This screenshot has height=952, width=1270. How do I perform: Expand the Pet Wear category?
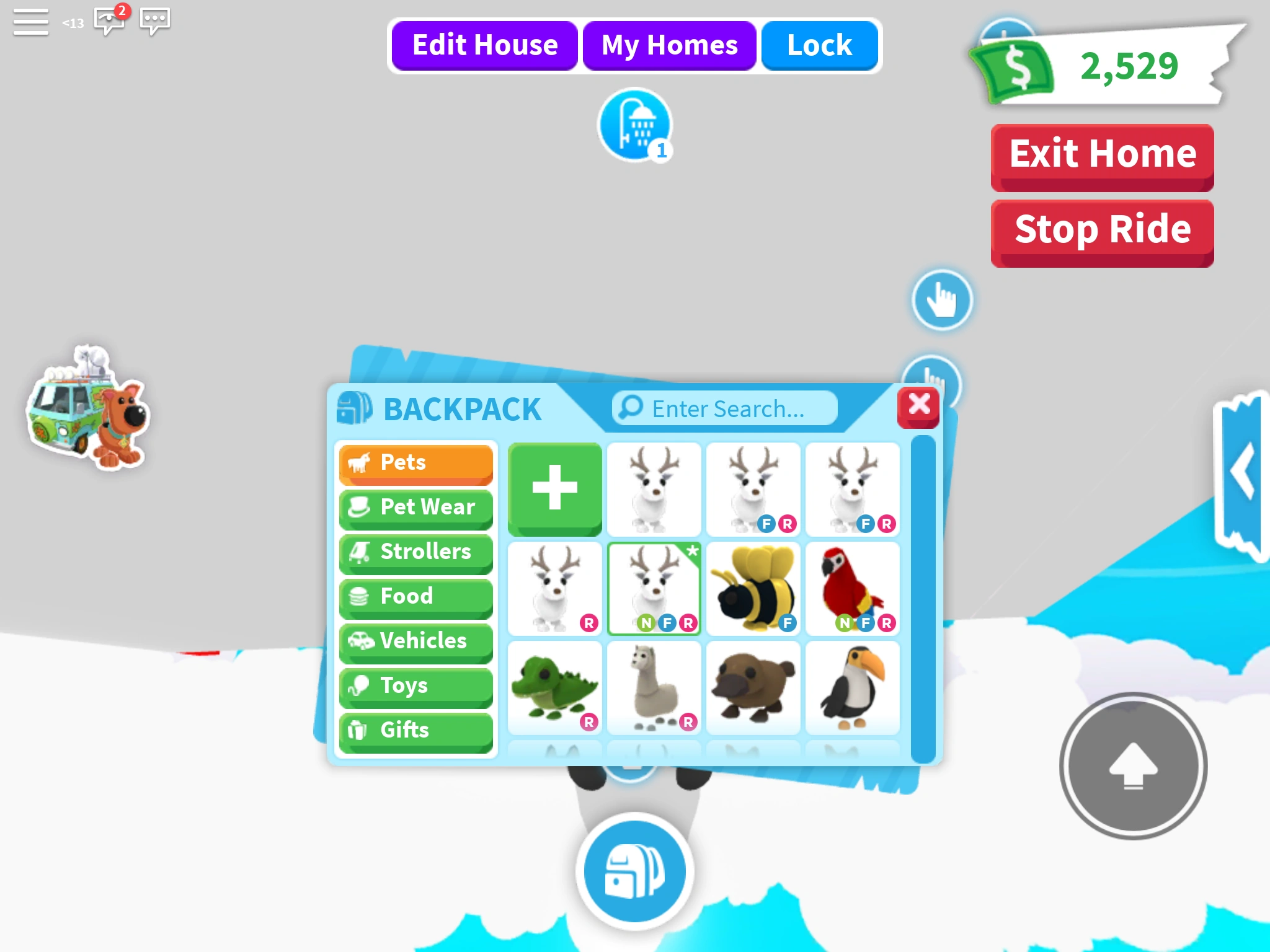415,507
